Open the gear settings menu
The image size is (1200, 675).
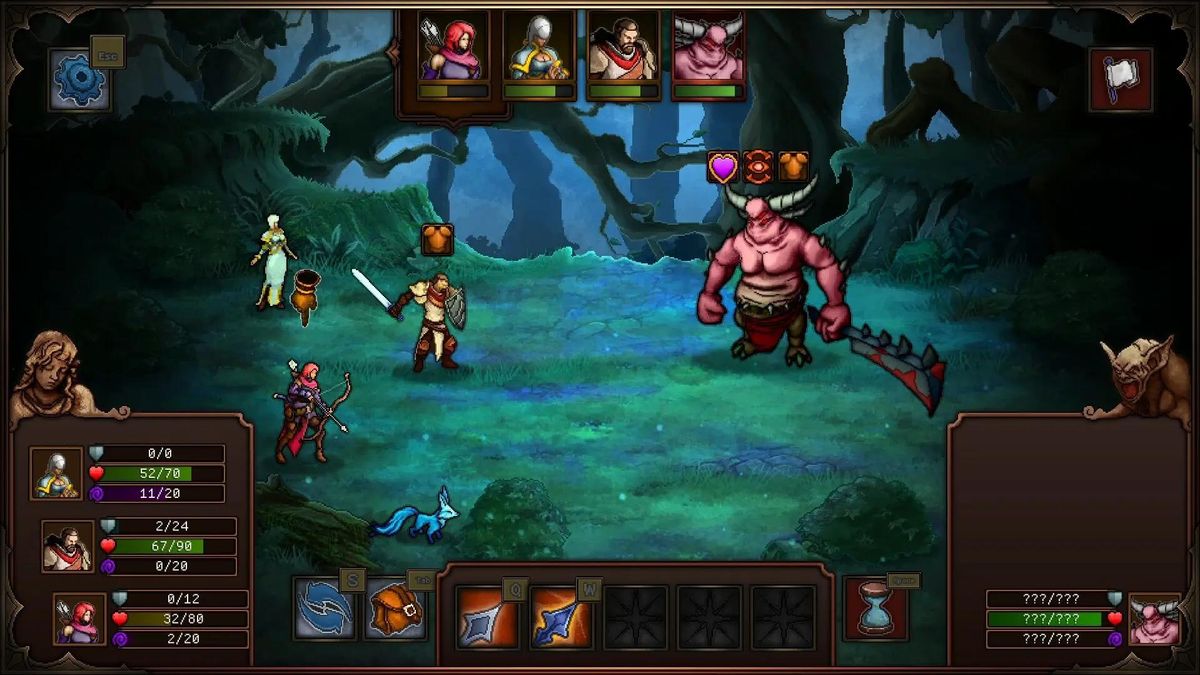click(x=79, y=81)
